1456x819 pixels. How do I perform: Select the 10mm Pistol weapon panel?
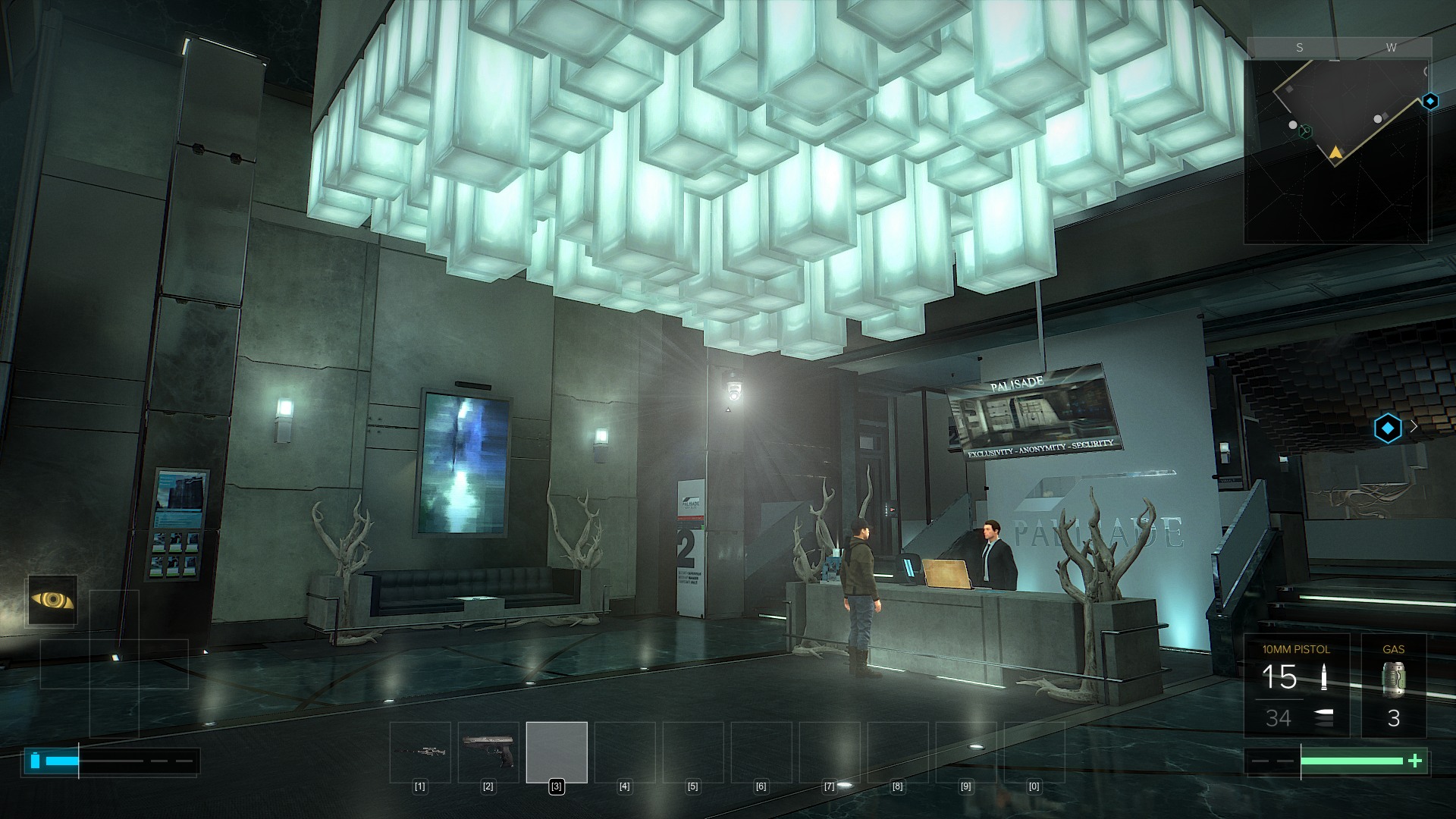click(x=1296, y=686)
